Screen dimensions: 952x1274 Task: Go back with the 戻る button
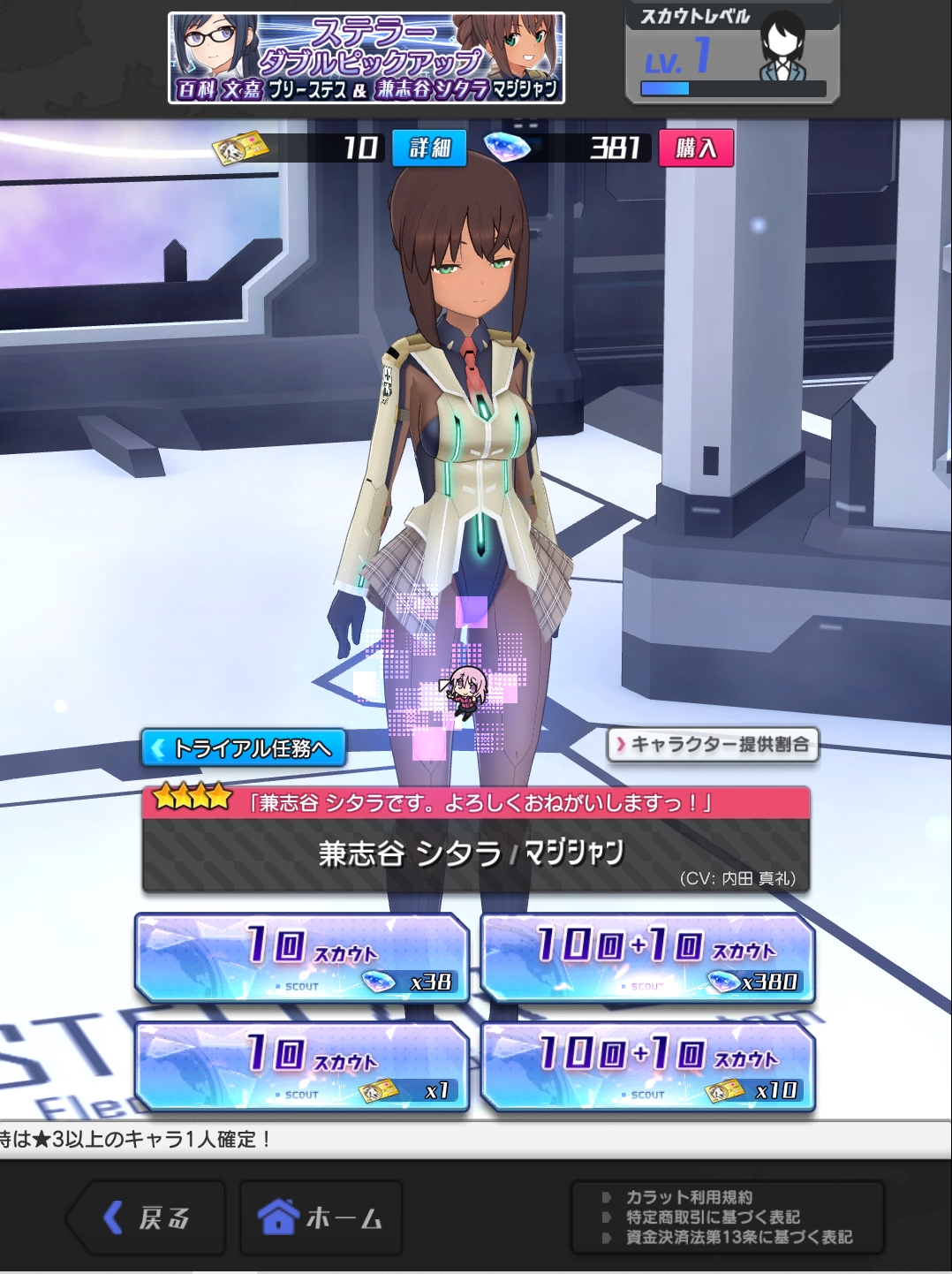(147, 1217)
